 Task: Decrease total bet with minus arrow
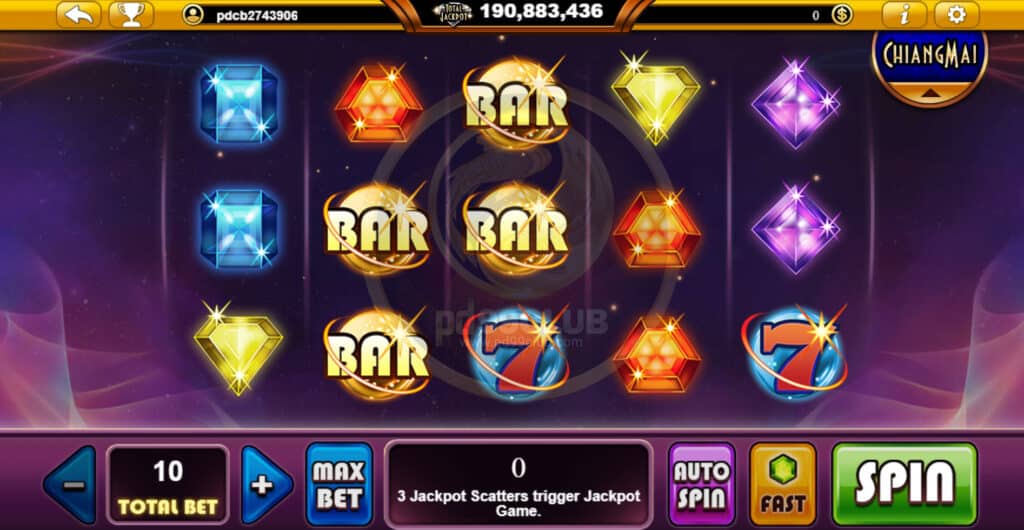70,485
